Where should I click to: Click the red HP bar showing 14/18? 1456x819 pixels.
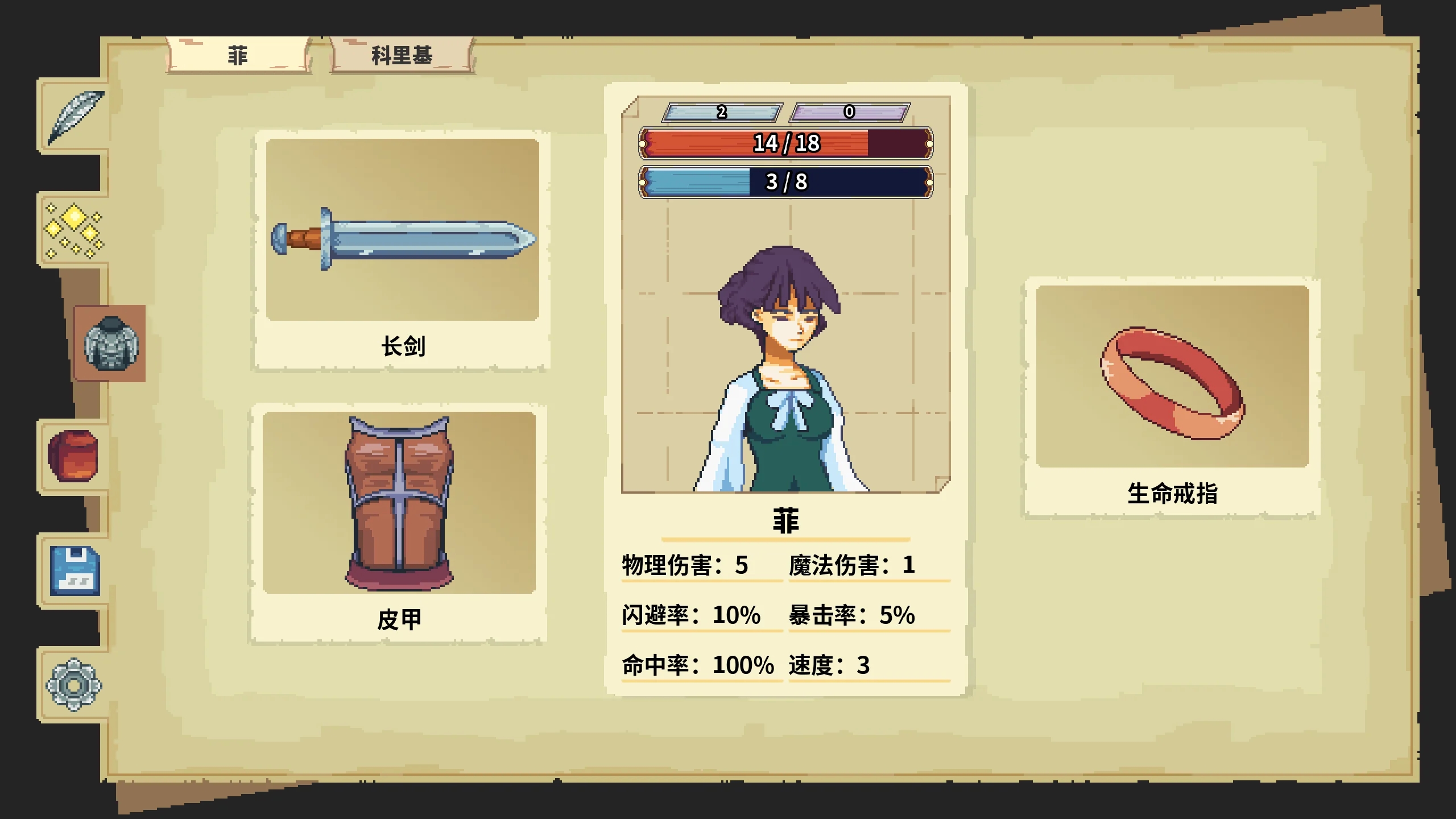coord(785,145)
